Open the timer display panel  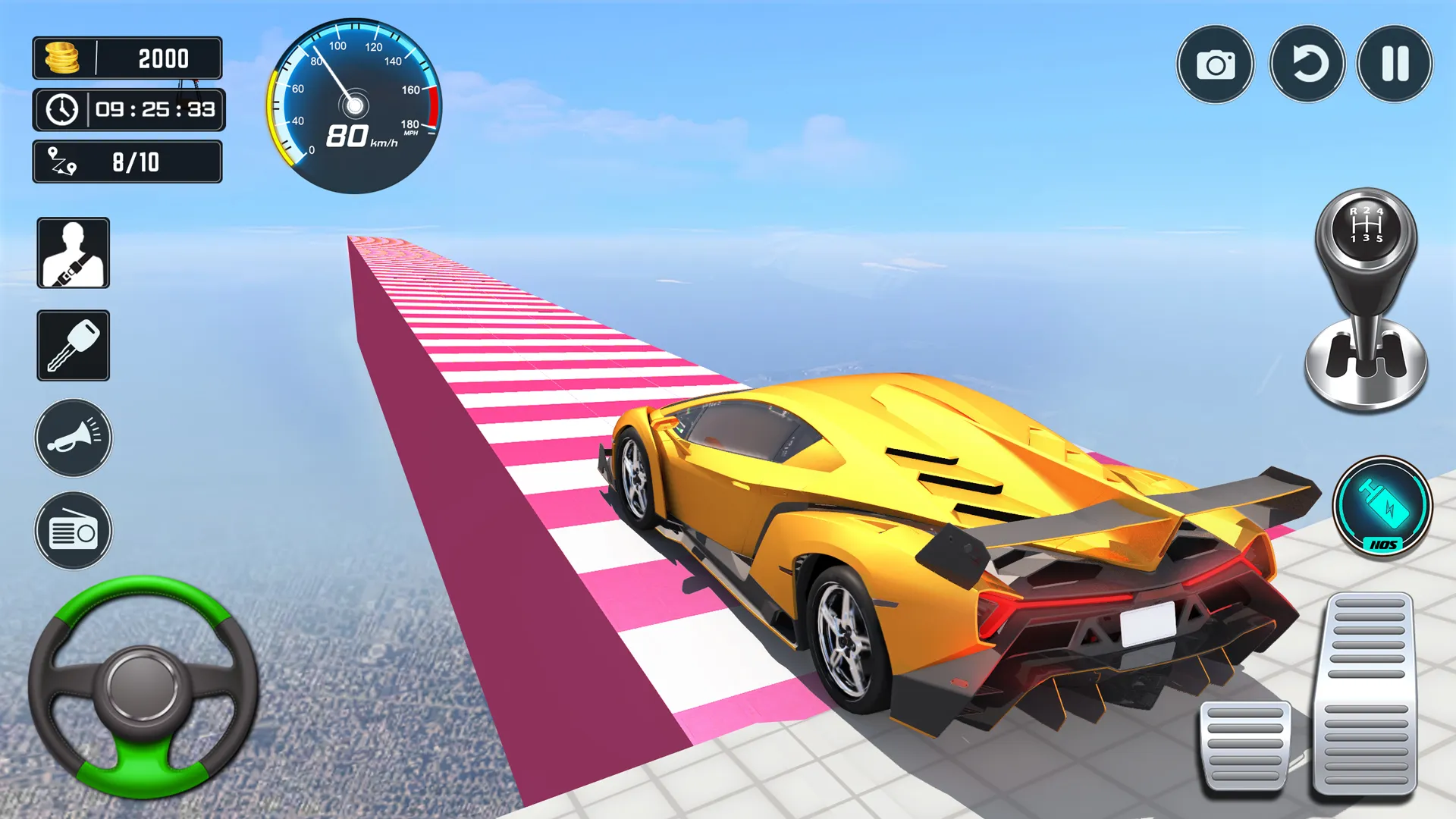(129, 109)
